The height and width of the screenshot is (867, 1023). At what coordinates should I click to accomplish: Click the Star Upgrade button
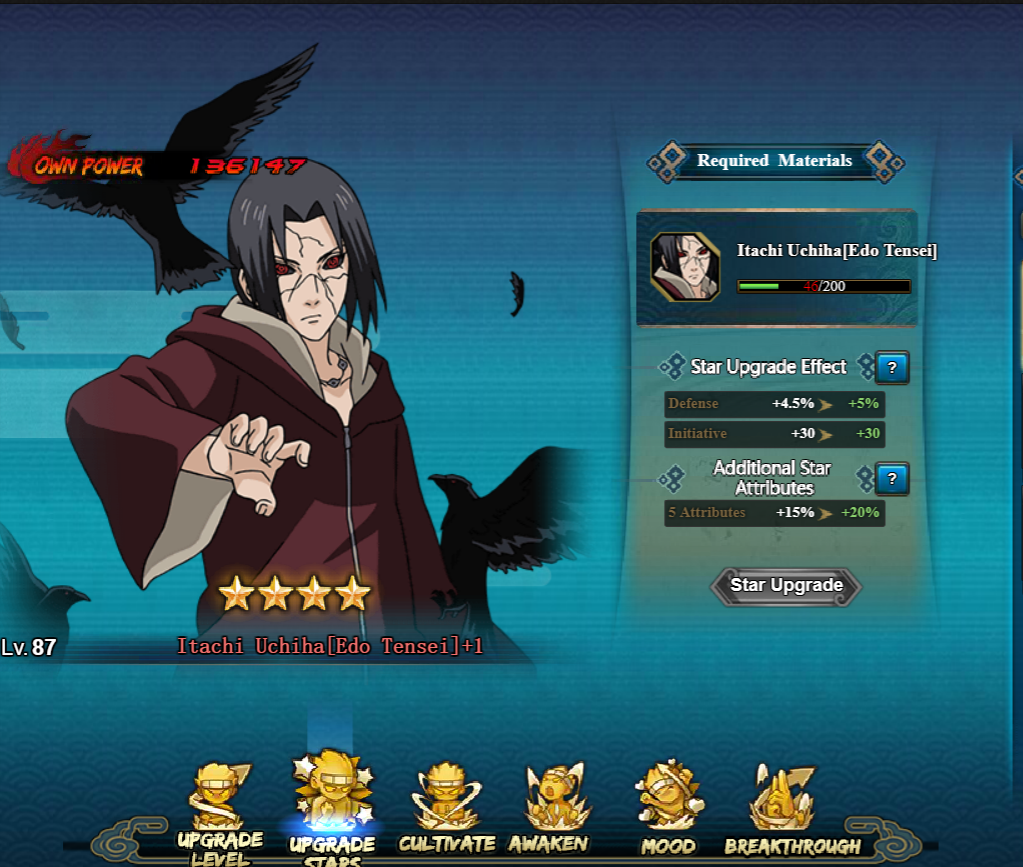point(785,586)
